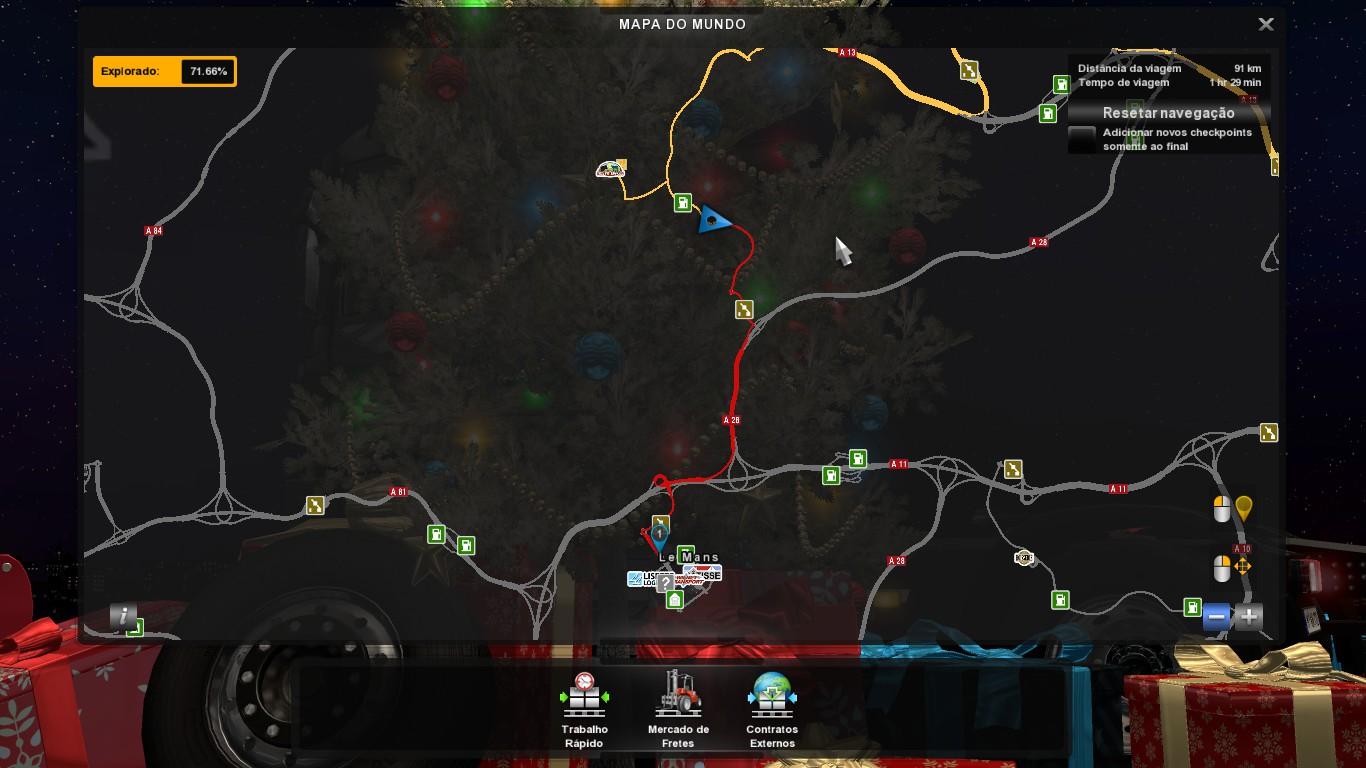Select the numbered waypoint marker above Le Mans
This screenshot has width=1366, height=768.
659,535
